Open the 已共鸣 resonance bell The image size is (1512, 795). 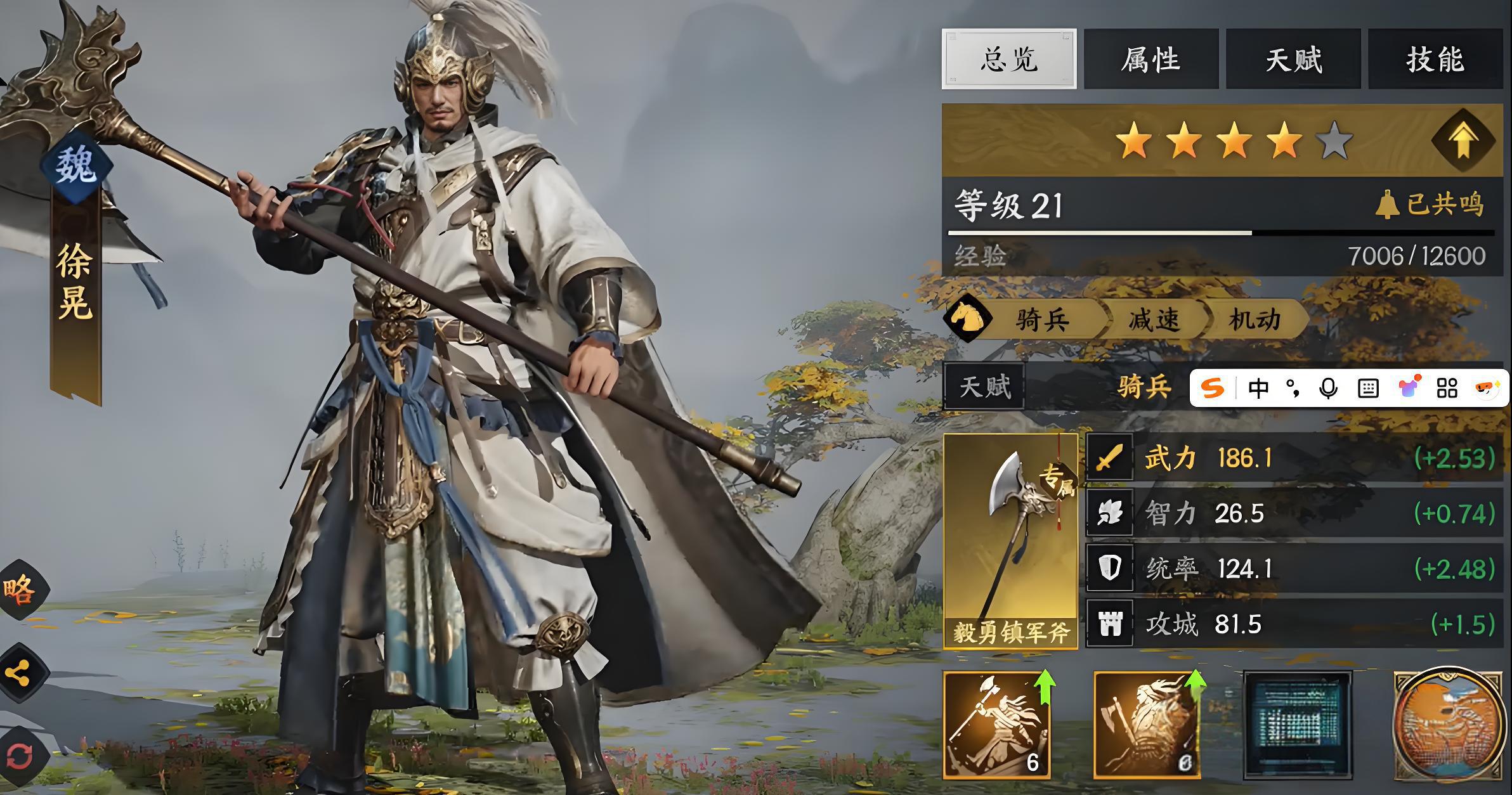(x=1430, y=204)
